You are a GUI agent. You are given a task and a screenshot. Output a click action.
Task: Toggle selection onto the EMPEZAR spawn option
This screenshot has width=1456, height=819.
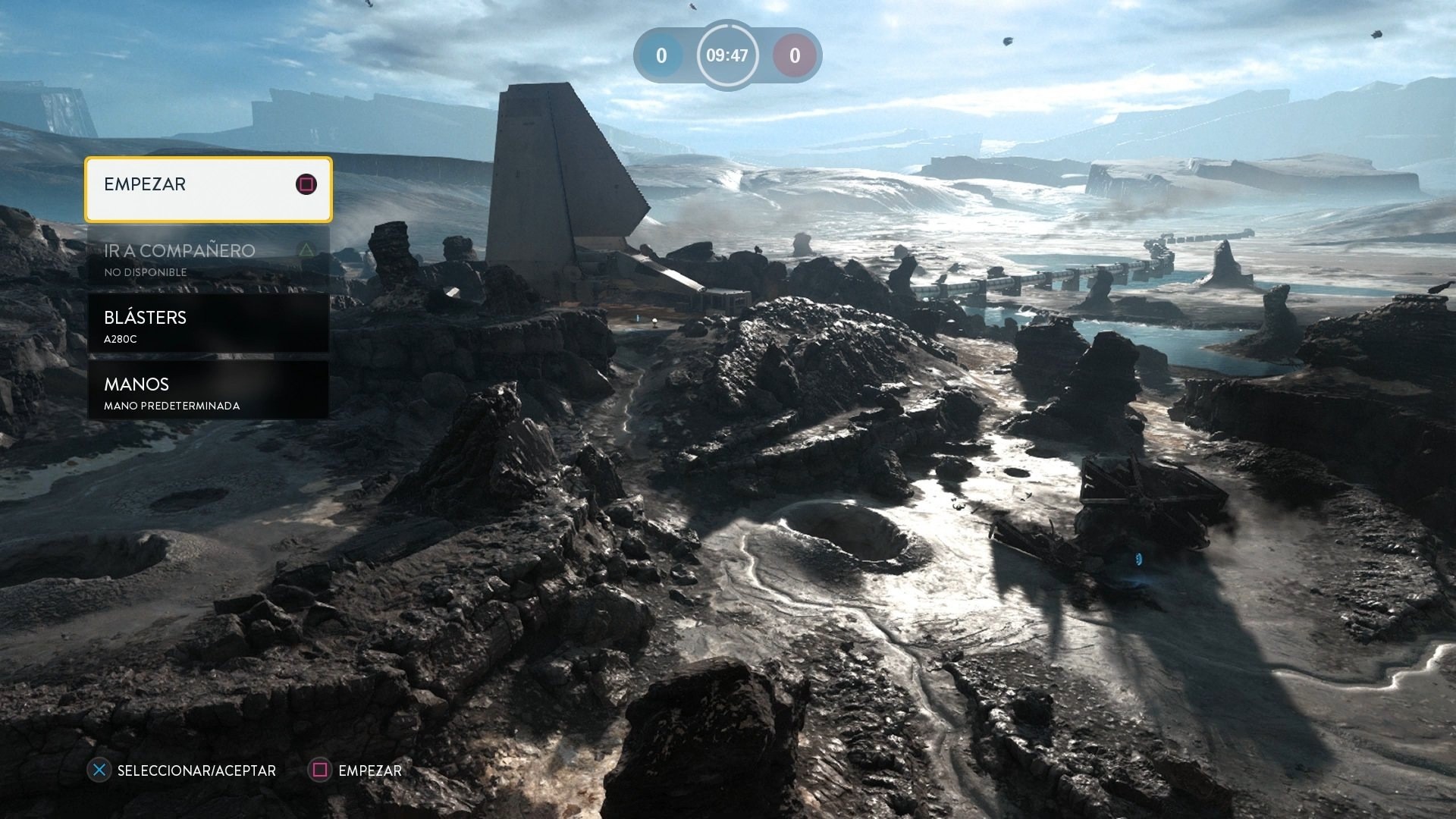[x=209, y=184]
